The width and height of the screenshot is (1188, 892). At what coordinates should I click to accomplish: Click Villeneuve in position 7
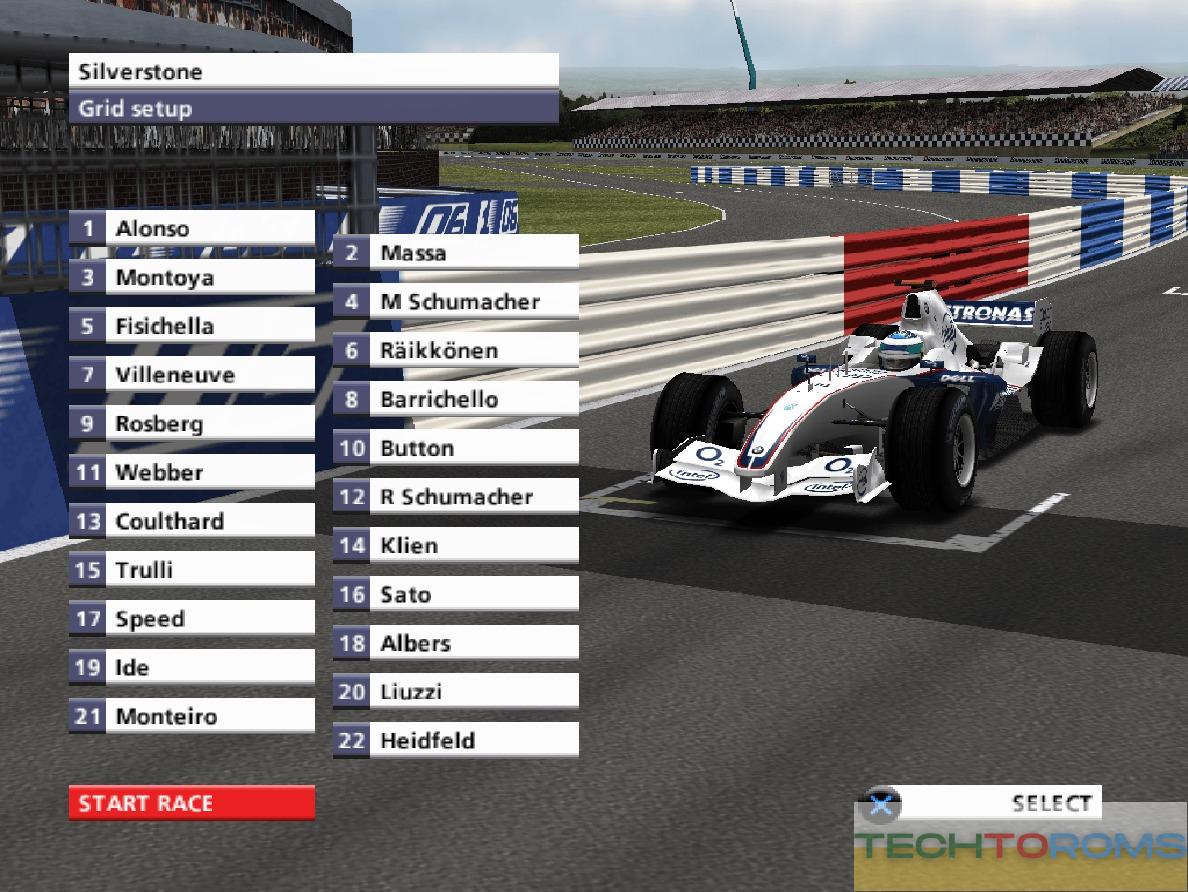tap(191, 375)
